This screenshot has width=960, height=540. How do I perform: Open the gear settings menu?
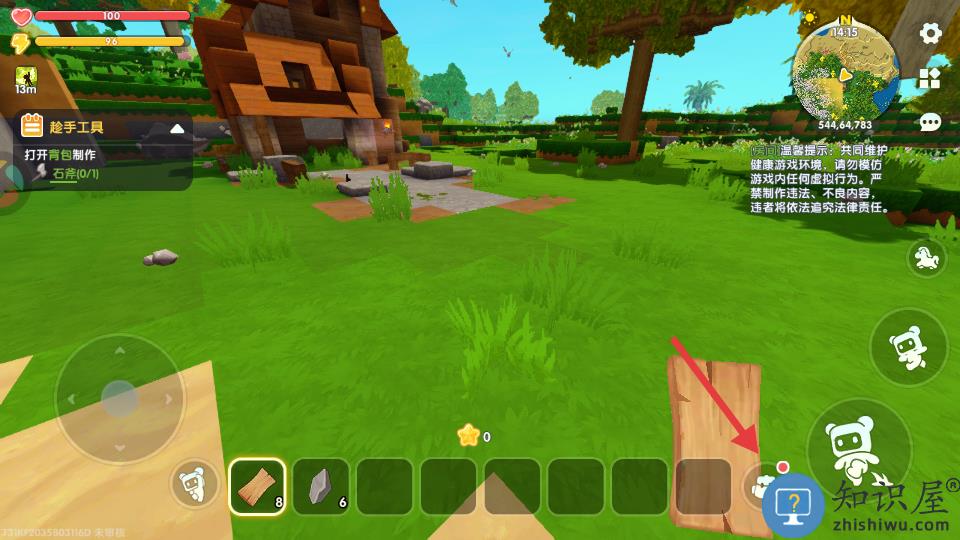point(931,34)
